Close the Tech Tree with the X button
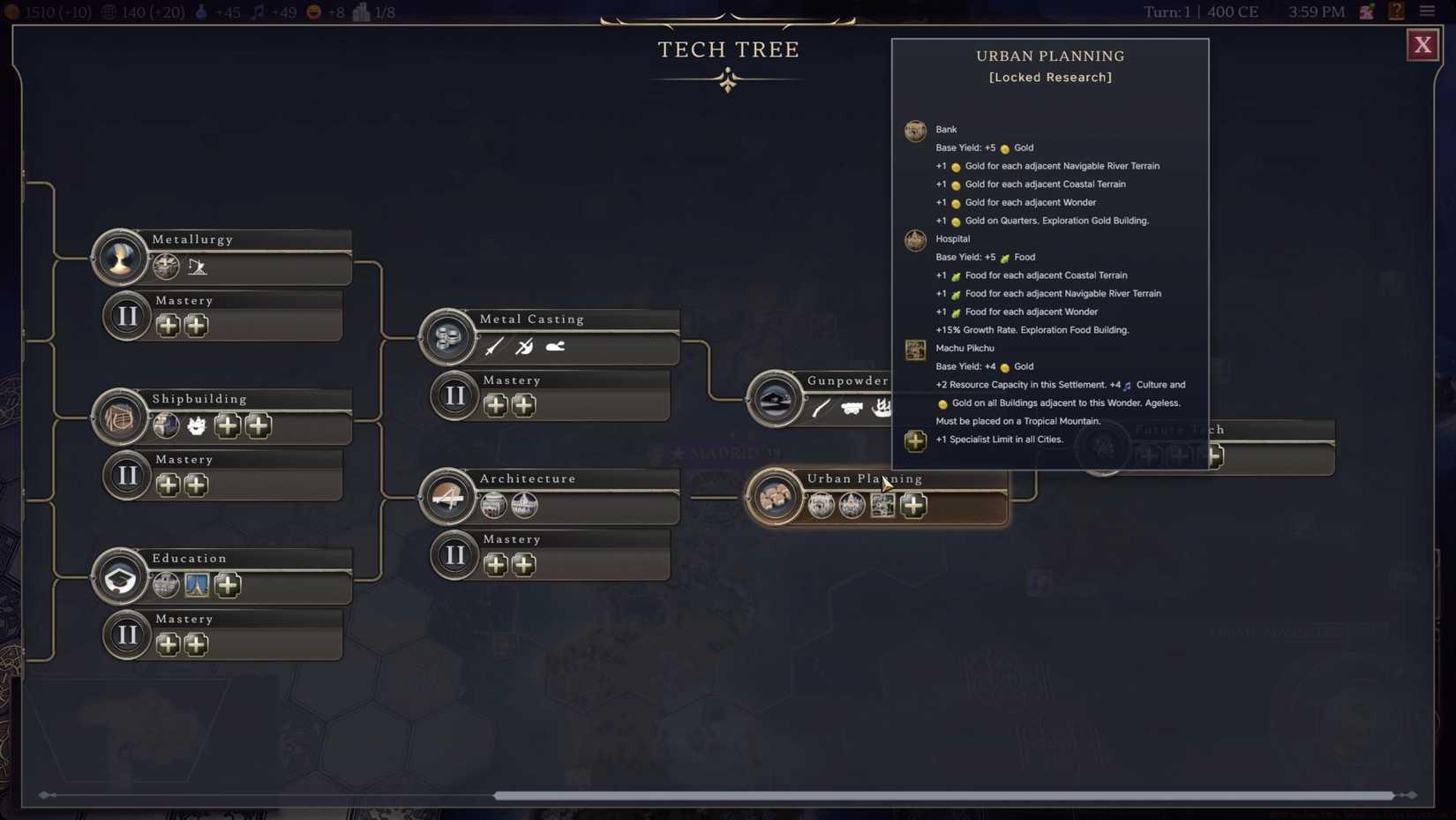1456x820 pixels. click(1422, 44)
